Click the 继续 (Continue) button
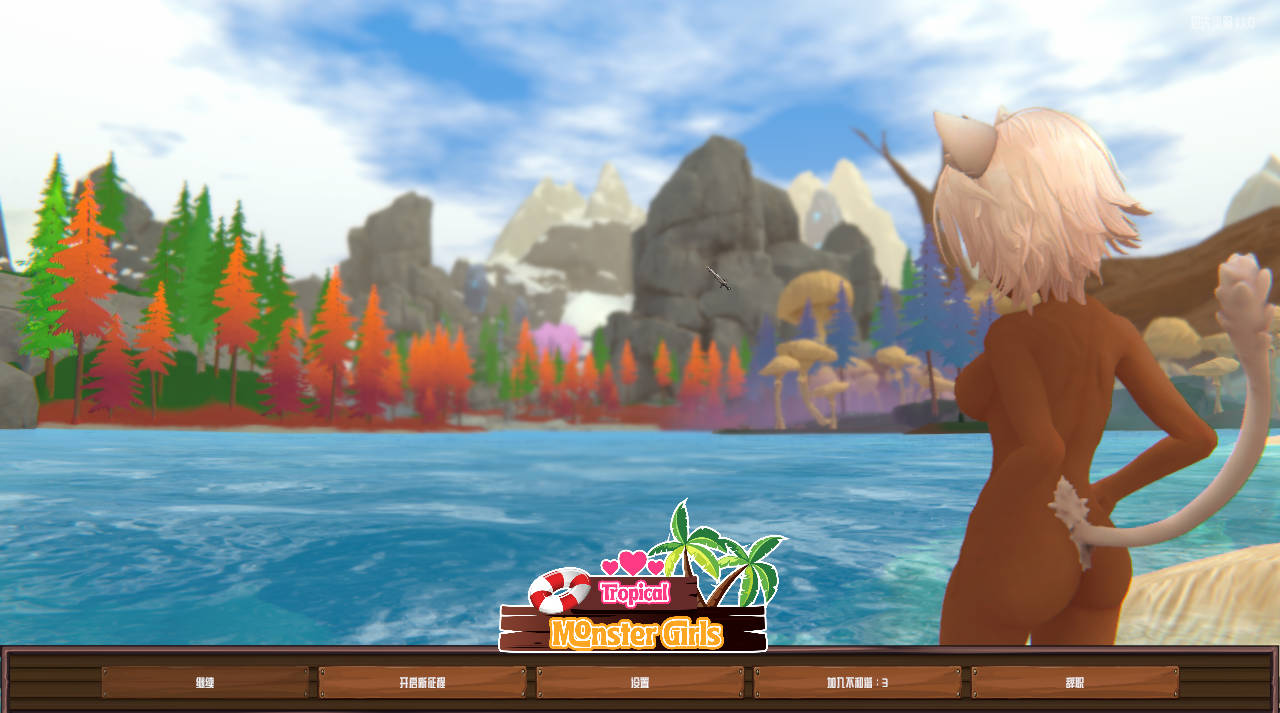1280x713 pixels. click(205, 683)
